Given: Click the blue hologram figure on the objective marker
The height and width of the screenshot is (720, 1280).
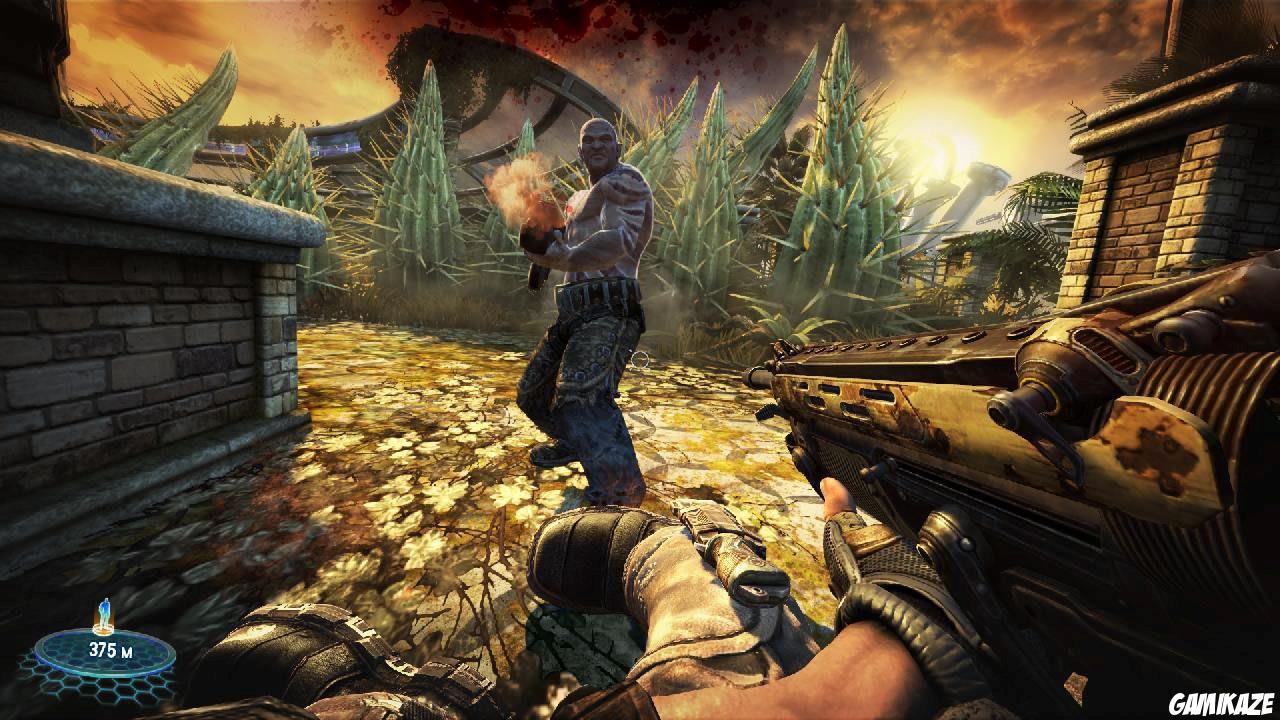Looking at the screenshot, I should pyautogui.click(x=104, y=611).
